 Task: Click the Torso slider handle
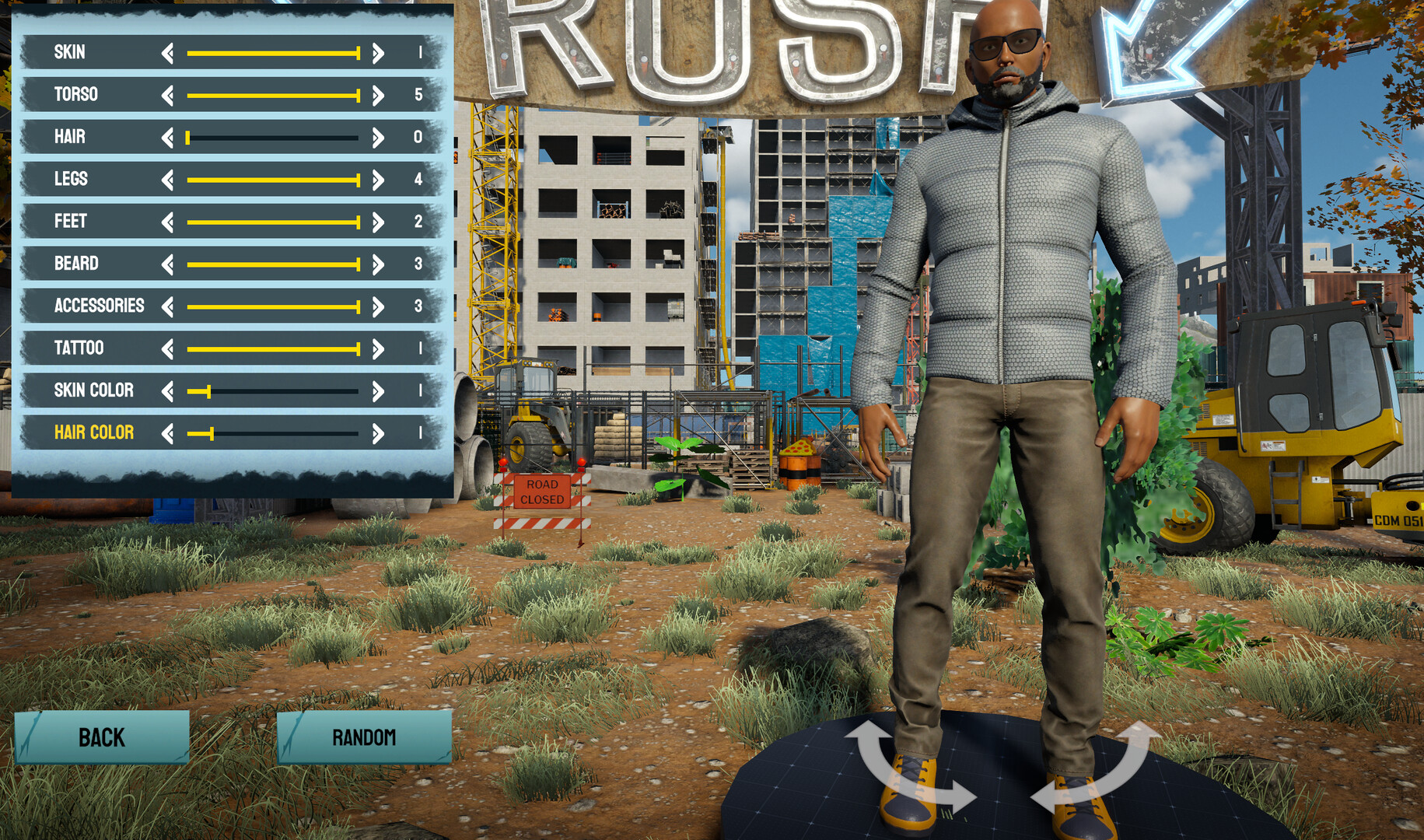(357, 94)
